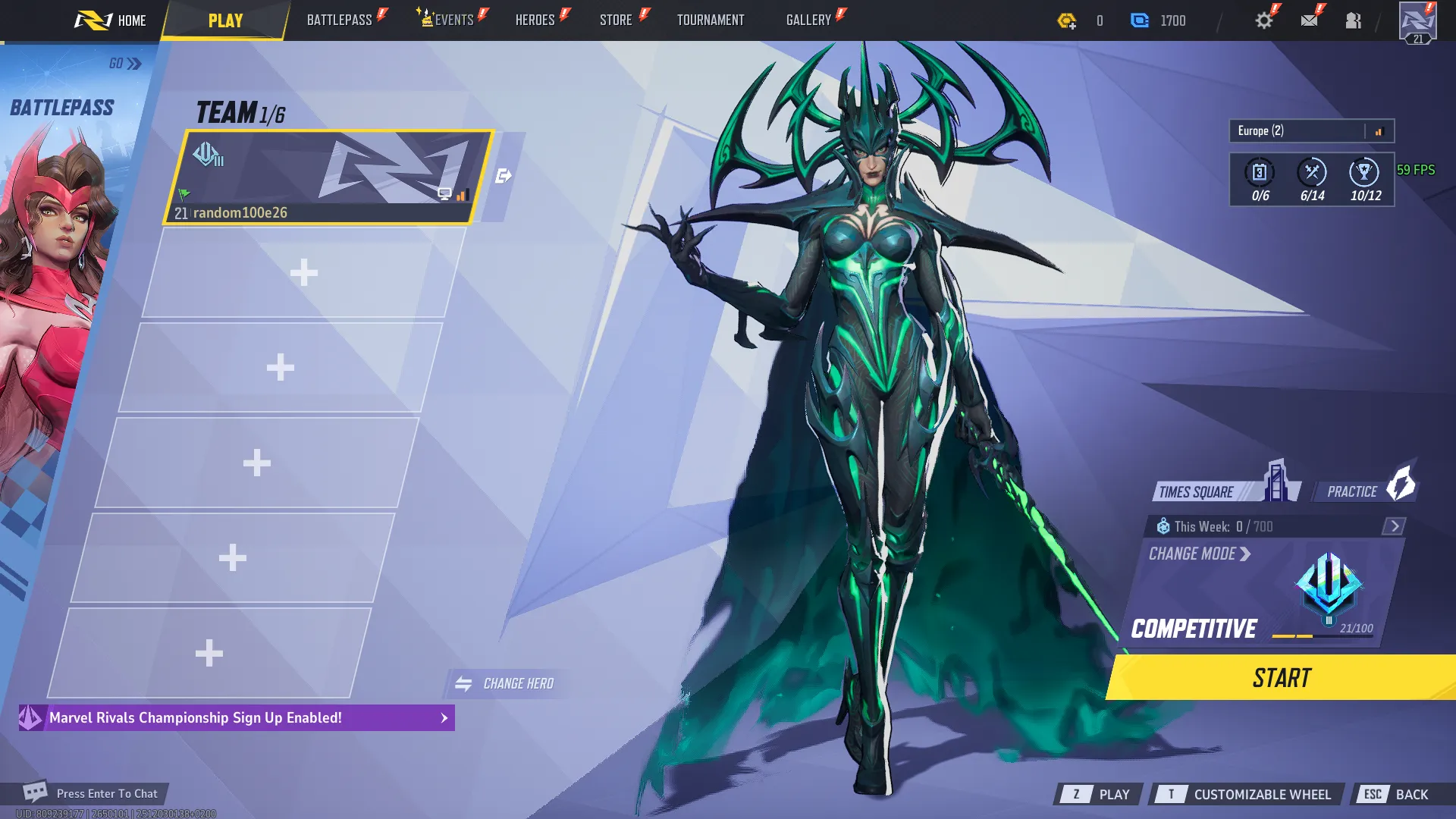The width and height of the screenshot is (1456, 819).
Task: Switch to the Tournament tab
Action: [x=710, y=20]
